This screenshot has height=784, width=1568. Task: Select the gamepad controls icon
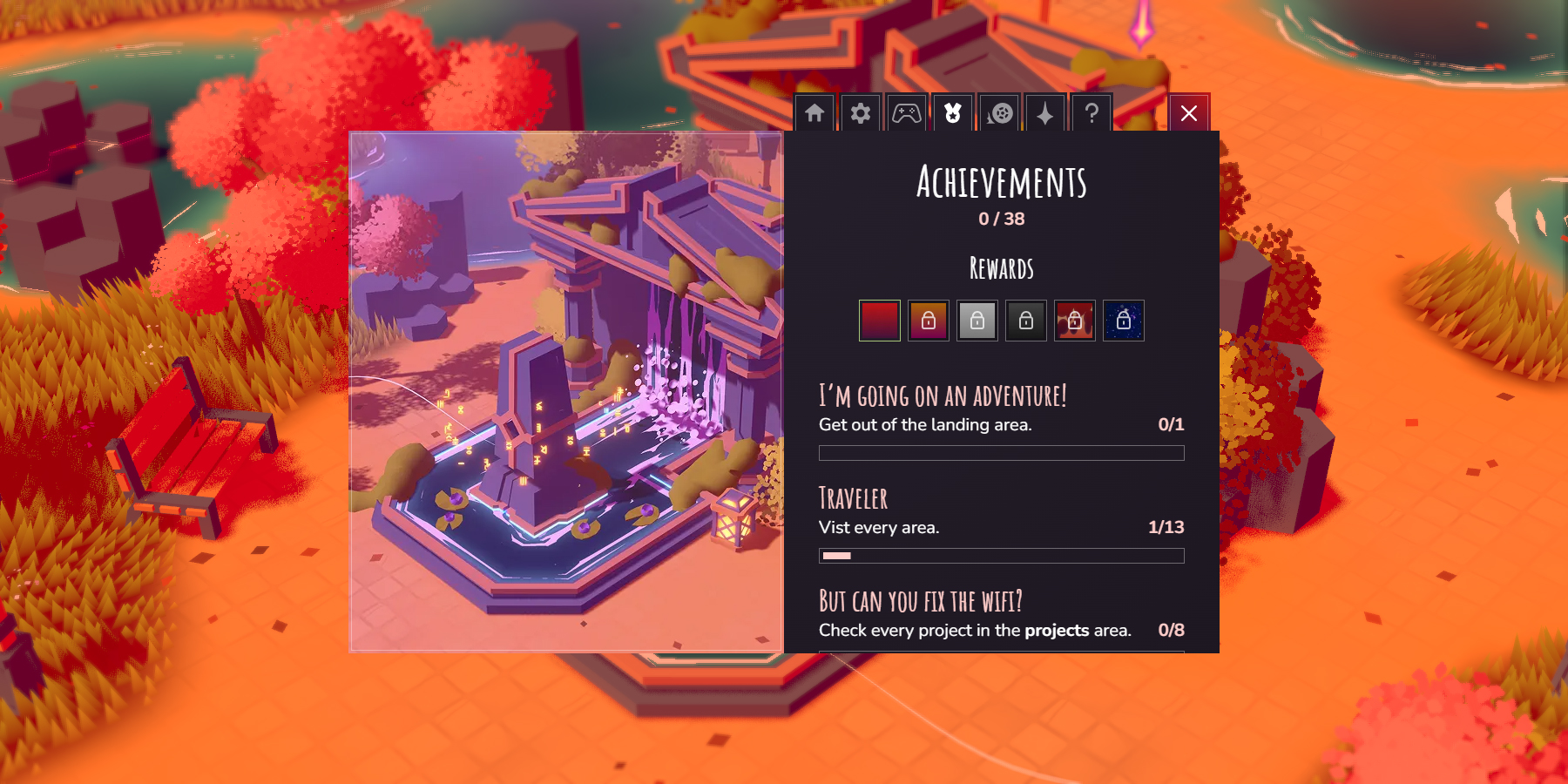pos(907,113)
